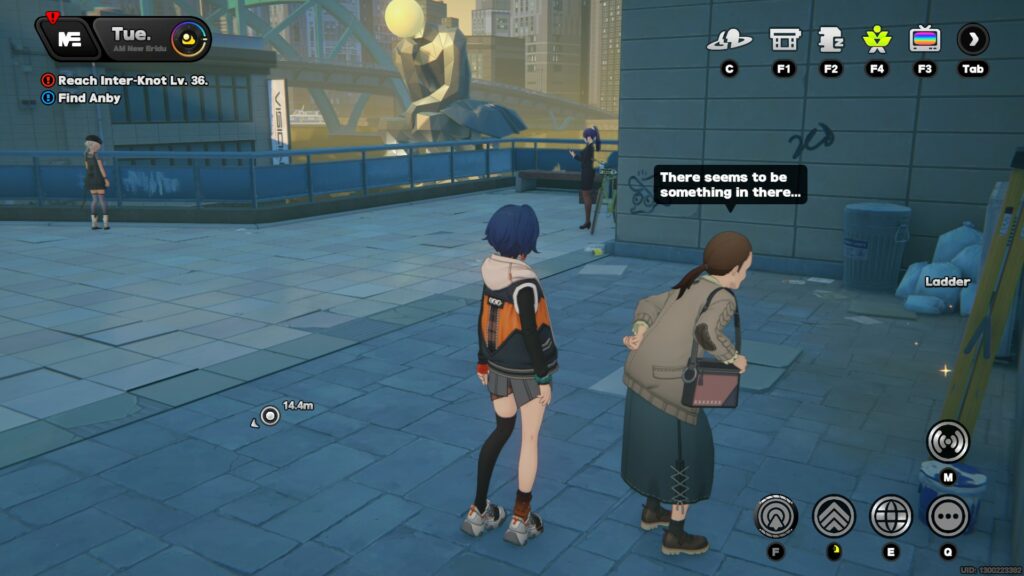Open the ringed planet icon
The image size is (1024, 576).
point(729,40)
